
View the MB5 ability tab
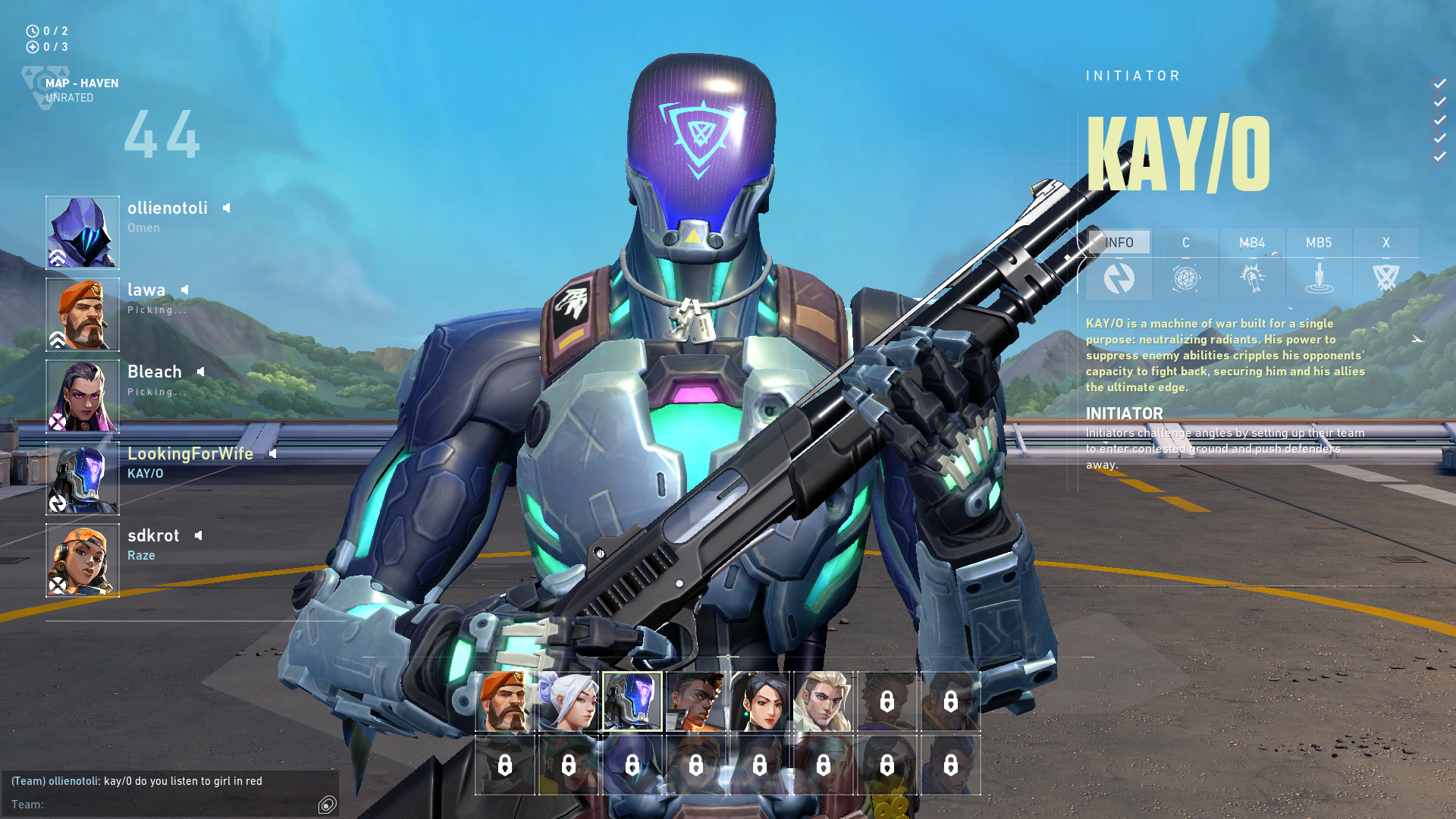pyautogui.click(x=1319, y=243)
